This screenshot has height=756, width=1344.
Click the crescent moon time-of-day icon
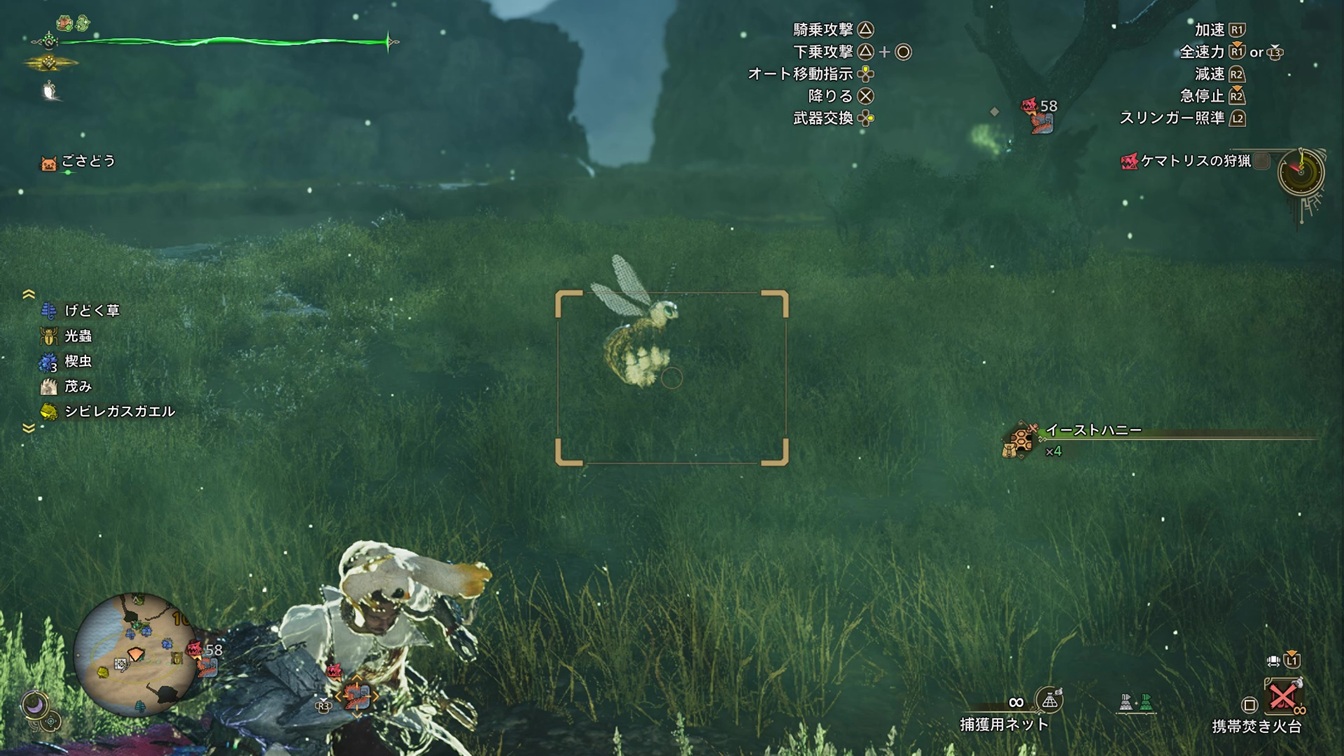(37, 704)
